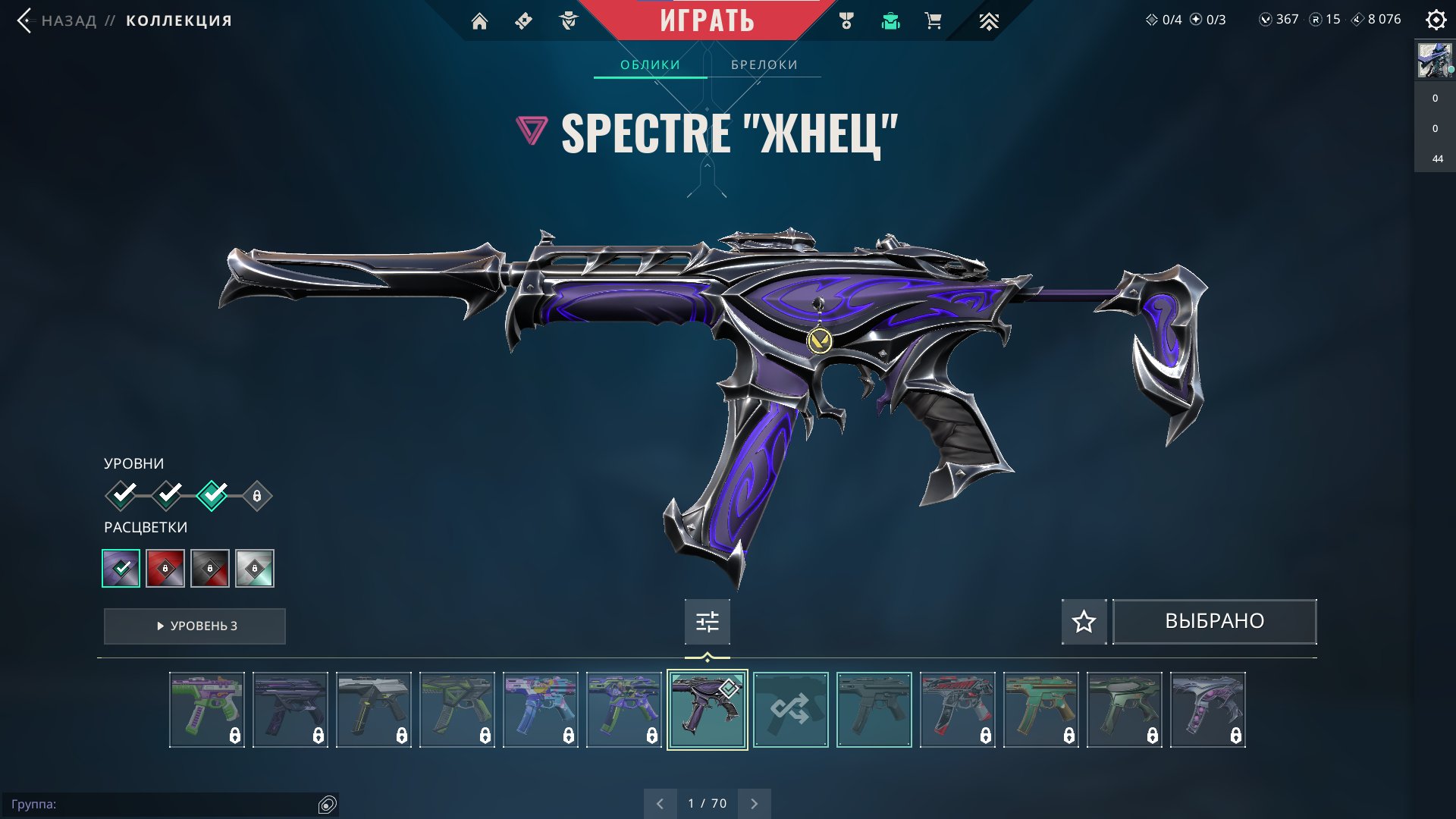Screen dimensions: 1456x819
Task: Open the home screen with the house icon
Action: pos(480,21)
